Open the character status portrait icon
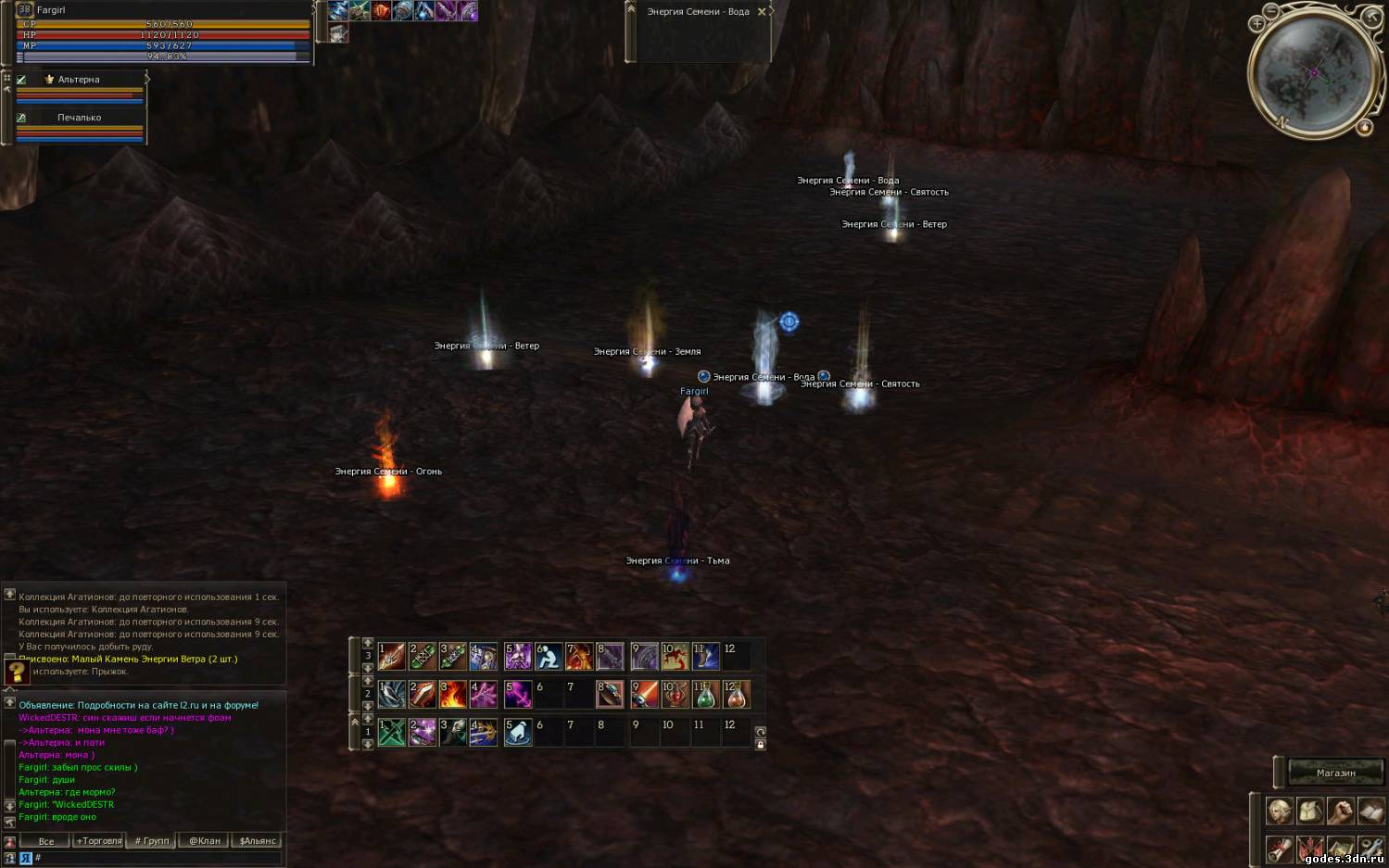Image resolution: width=1389 pixels, height=868 pixels. 1280,811
